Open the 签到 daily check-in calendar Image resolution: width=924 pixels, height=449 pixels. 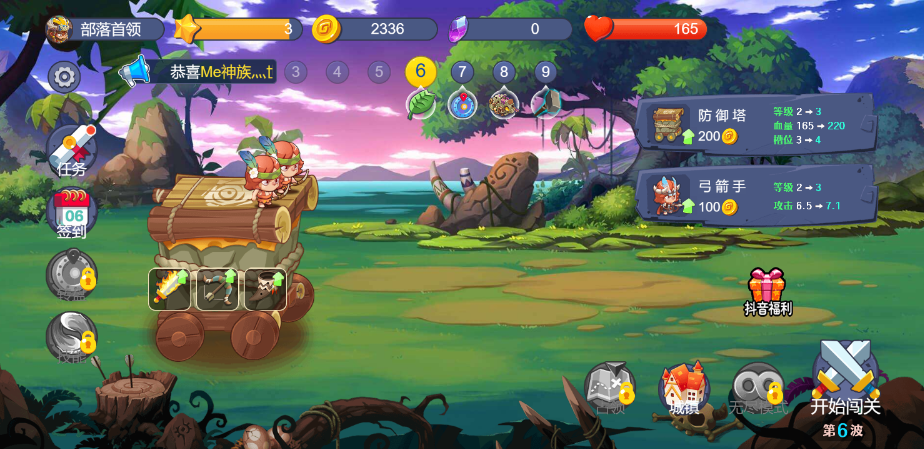point(72,212)
